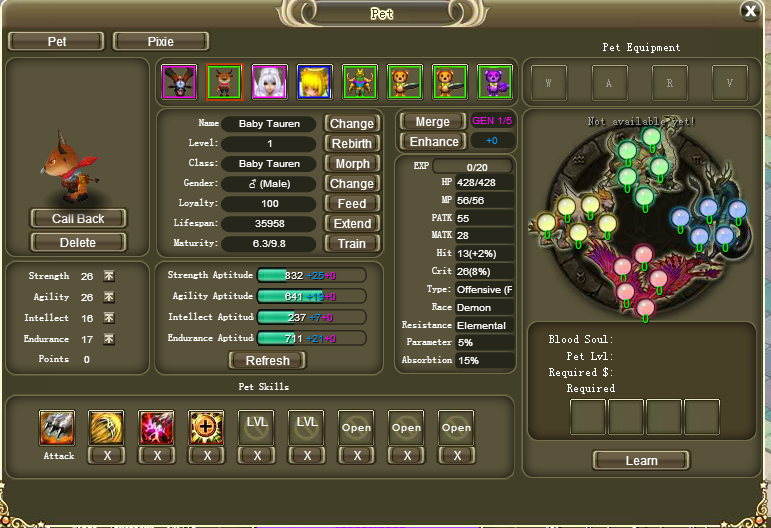Add a point to Strength
This screenshot has height=528, width=771.
click(109, 276)
